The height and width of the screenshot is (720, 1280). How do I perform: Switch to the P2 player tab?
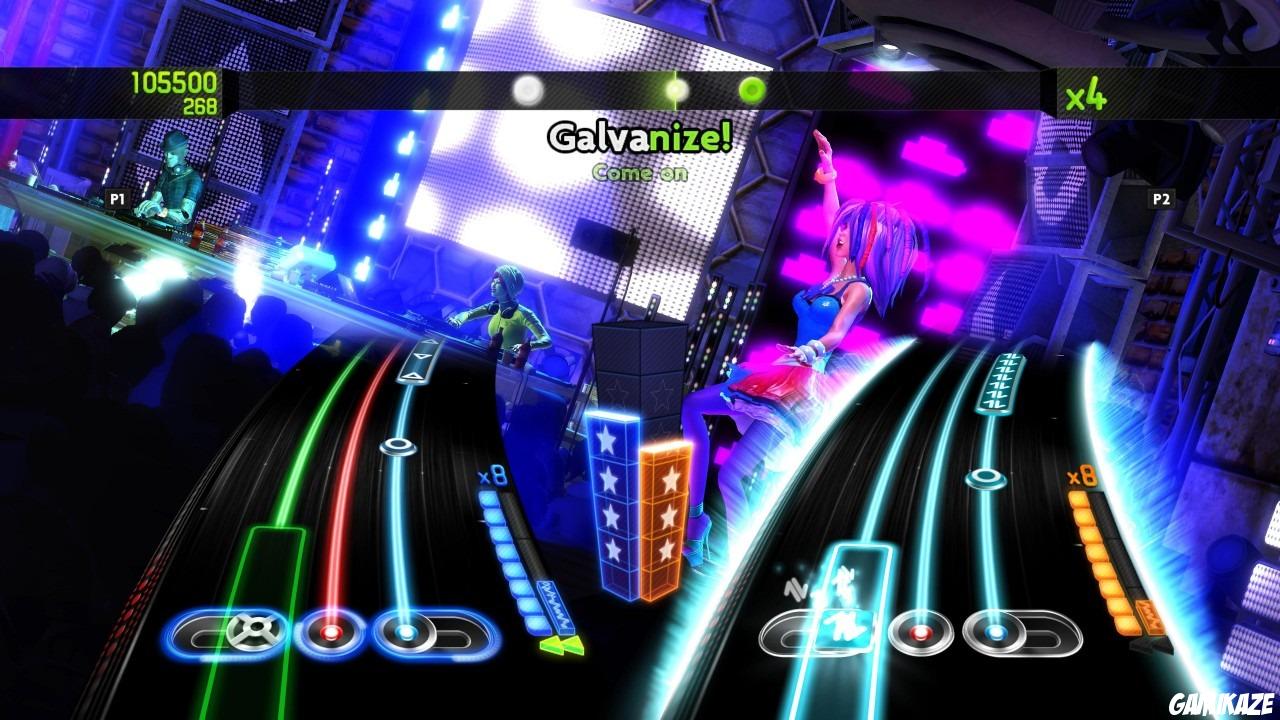1163,197
